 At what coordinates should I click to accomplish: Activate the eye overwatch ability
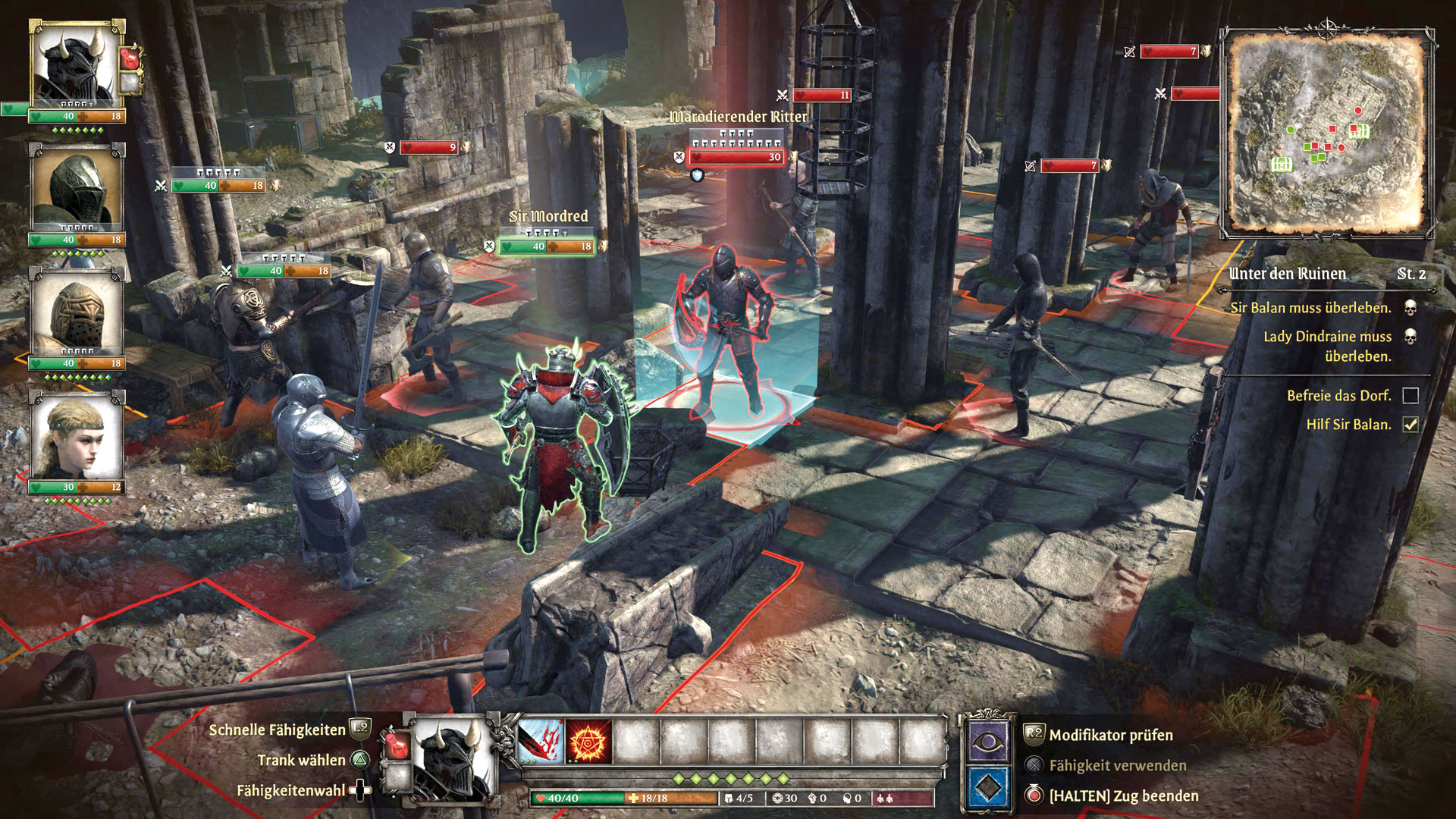(x=987, y=741)
